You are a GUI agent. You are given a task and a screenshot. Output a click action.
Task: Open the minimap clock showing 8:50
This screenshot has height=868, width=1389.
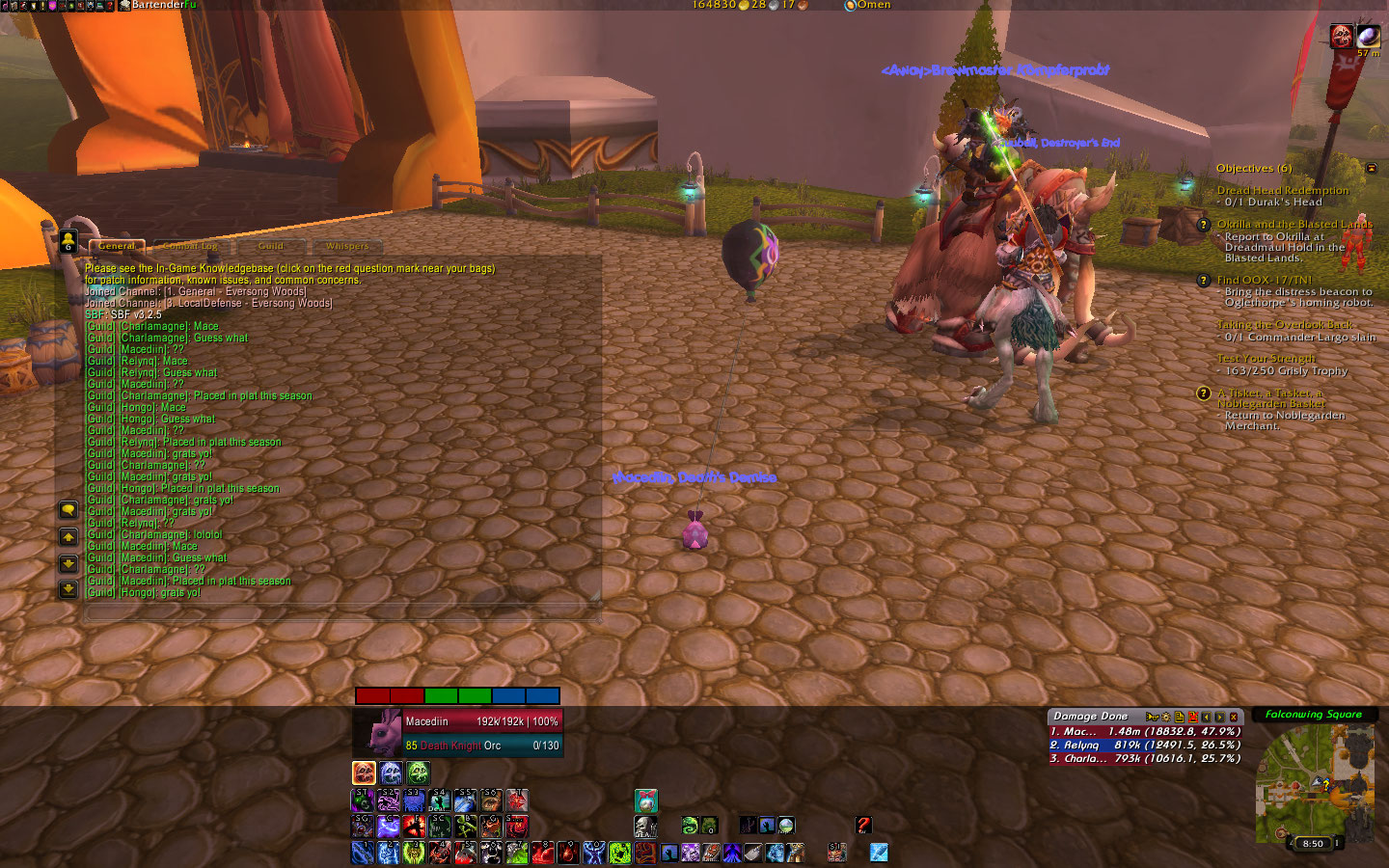(1313, 843)
